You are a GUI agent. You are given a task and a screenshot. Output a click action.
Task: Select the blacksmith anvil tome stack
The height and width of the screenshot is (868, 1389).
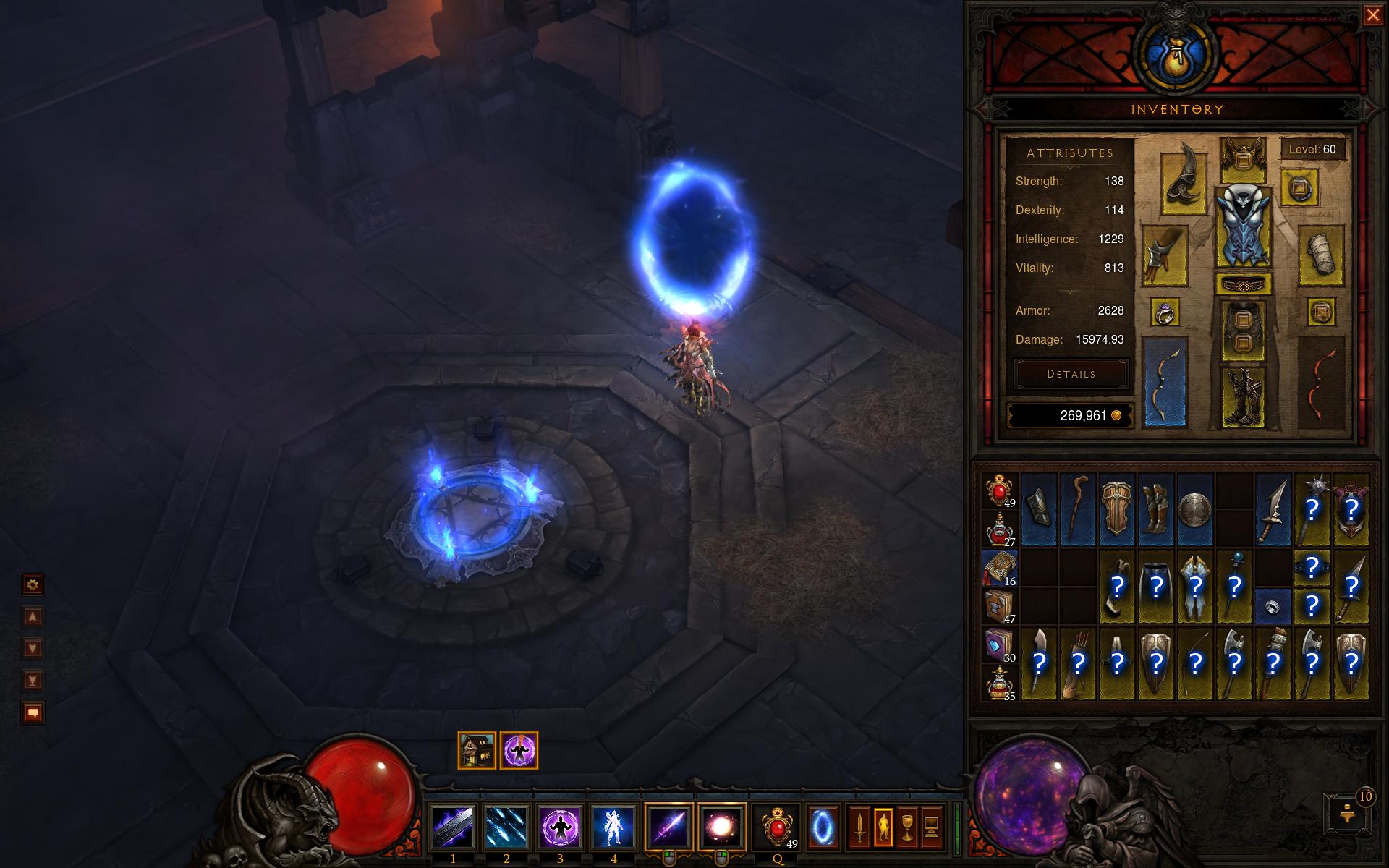click(999, 606)
